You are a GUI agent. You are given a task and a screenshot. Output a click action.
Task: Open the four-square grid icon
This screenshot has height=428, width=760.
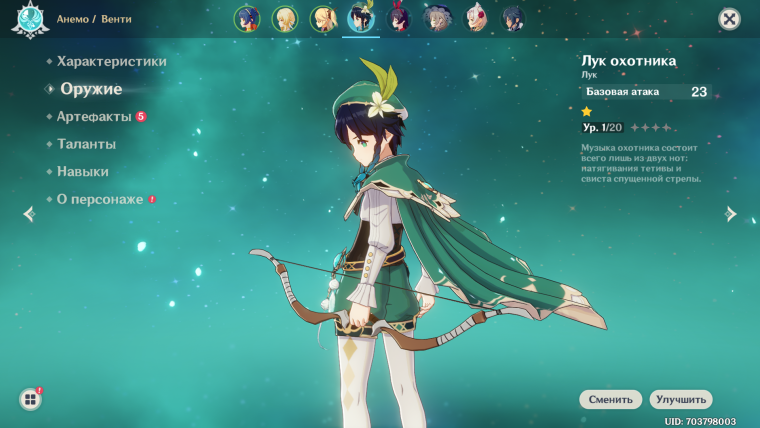[x=30, y=399]
